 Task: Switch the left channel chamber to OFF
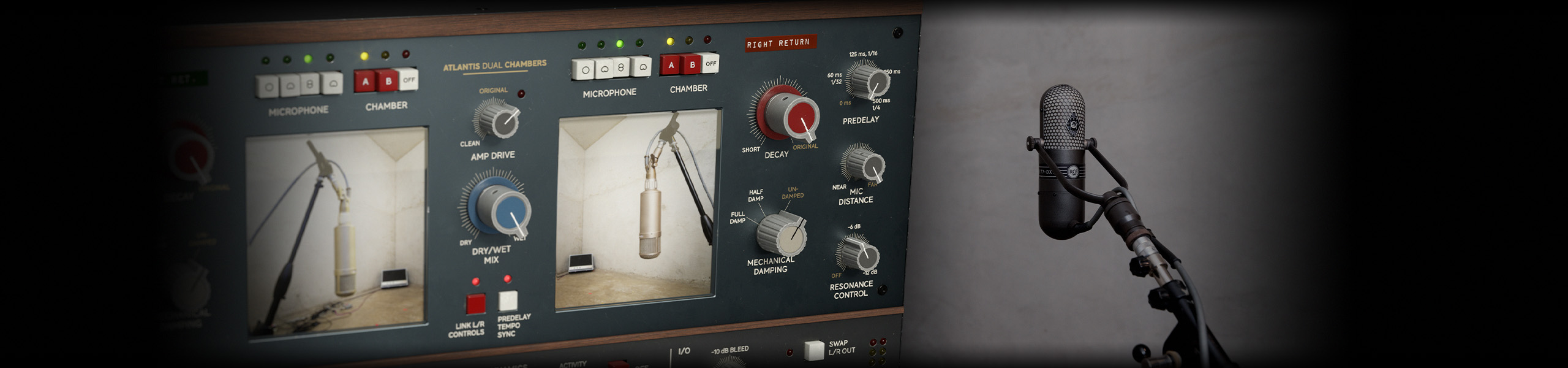(409, 80)
